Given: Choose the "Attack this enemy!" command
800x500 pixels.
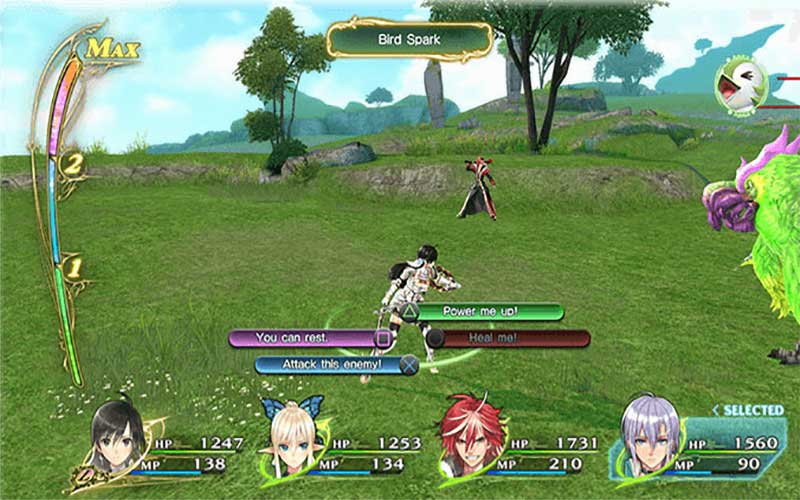Looking at the screenshot, I should coord(335,364).
